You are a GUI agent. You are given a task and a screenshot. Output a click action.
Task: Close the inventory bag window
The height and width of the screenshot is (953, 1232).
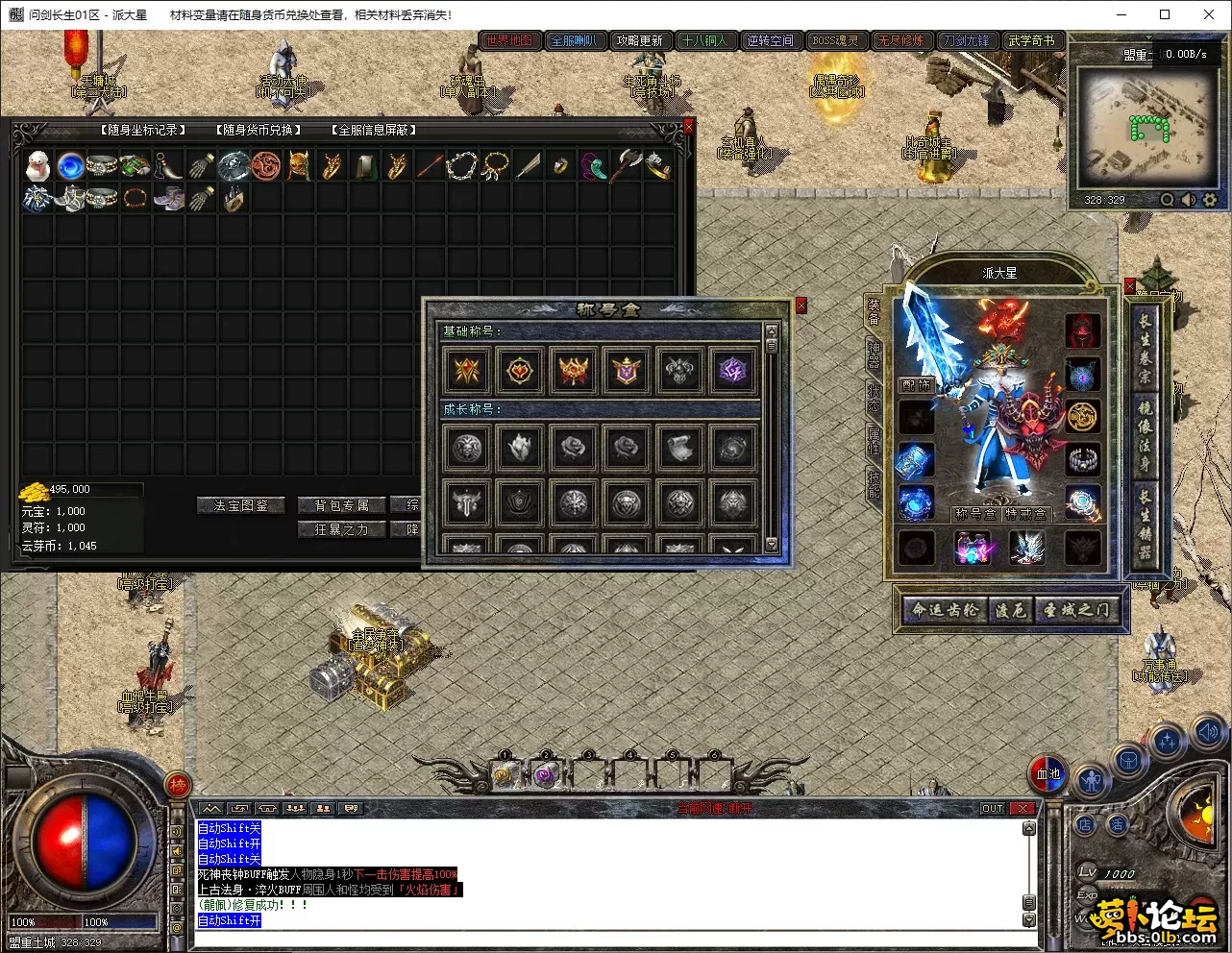(x=688, y=126)
